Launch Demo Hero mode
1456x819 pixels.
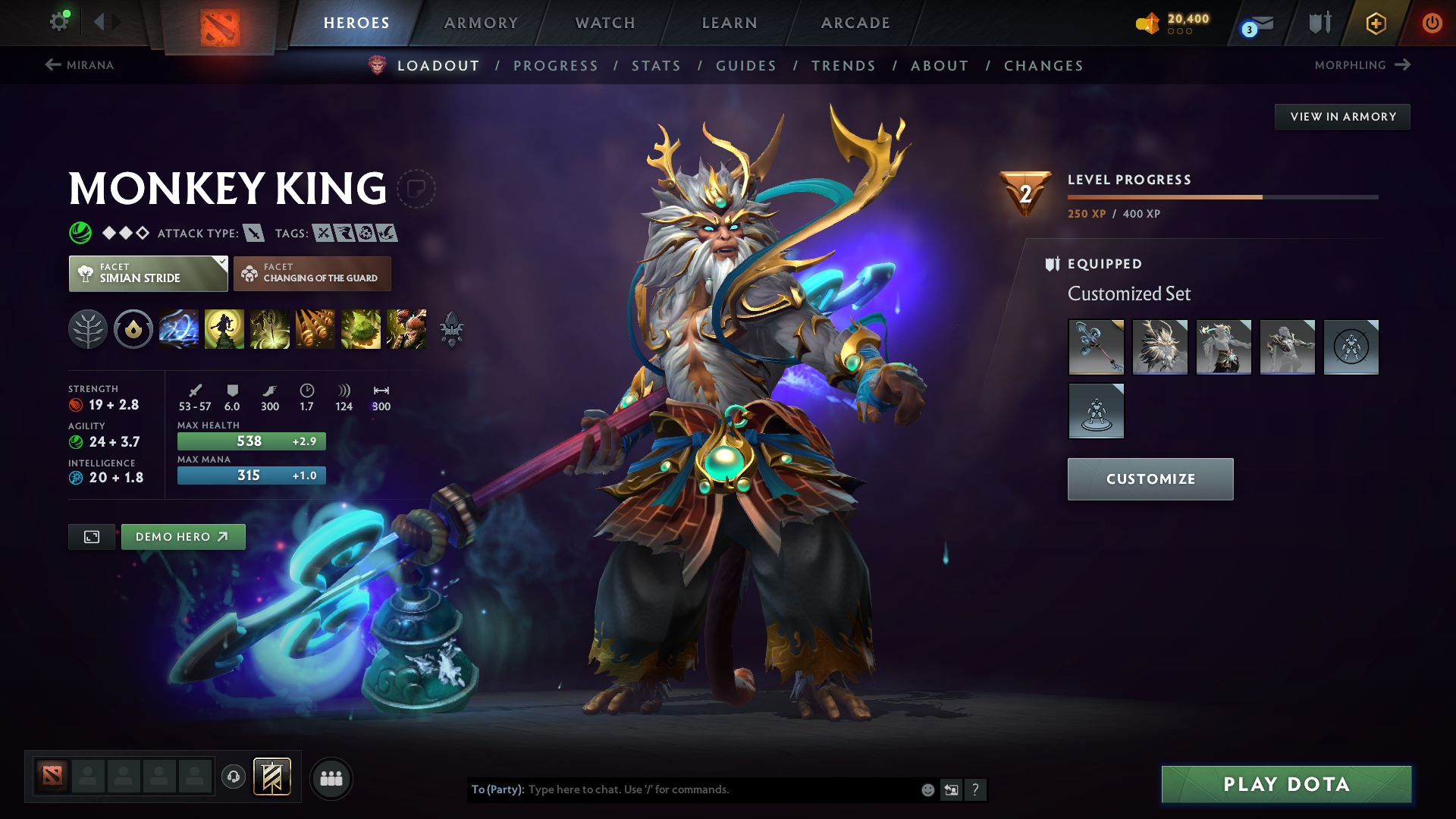coord(183,537)
